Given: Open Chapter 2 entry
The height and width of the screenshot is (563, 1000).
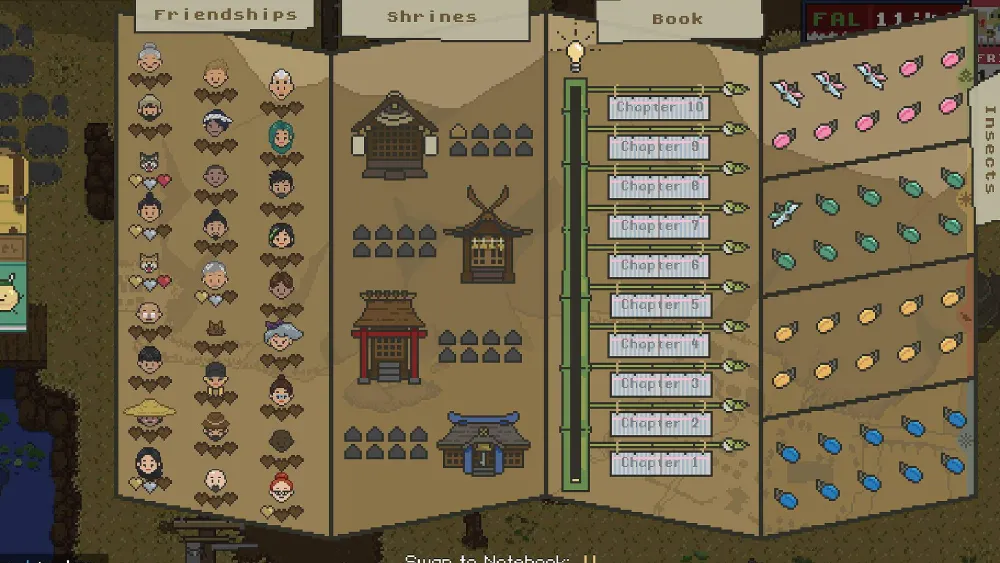Looking at the screenshot, I should point(660,424).
